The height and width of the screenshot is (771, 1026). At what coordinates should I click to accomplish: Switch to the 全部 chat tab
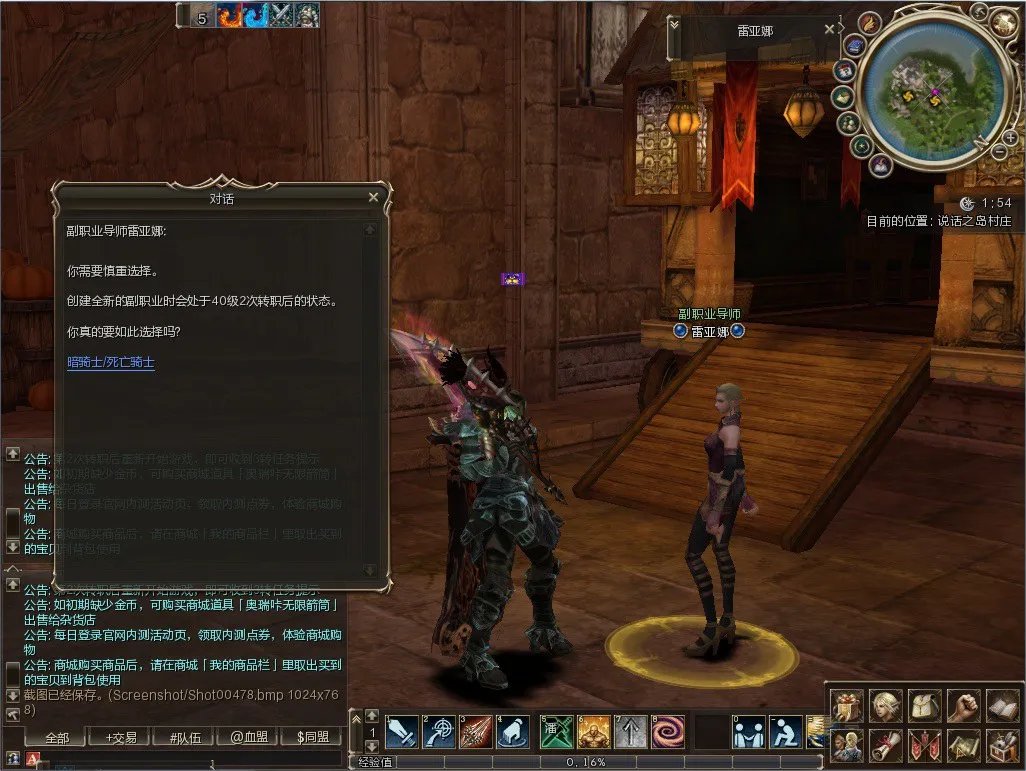coord(57,738)
